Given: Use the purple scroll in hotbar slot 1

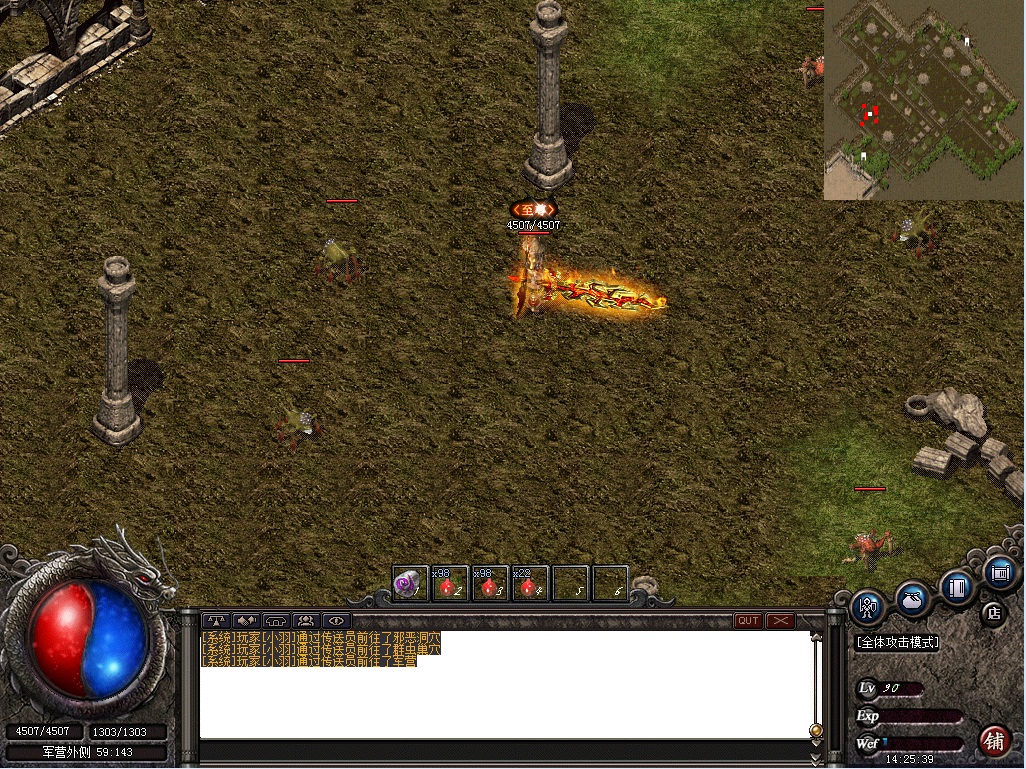Looking at the screenshot, I should [410, 584].
